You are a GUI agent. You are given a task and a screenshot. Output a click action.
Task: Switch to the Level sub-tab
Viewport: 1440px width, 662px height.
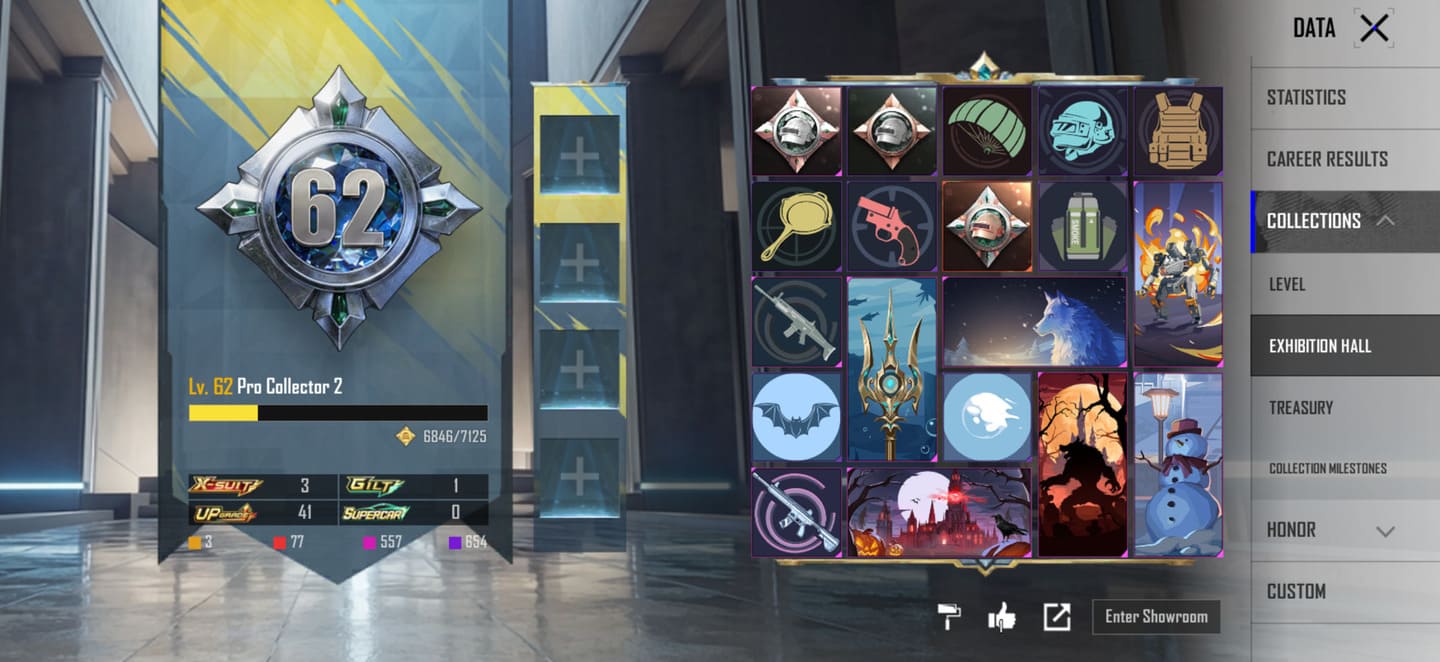tap(1287, 284)
